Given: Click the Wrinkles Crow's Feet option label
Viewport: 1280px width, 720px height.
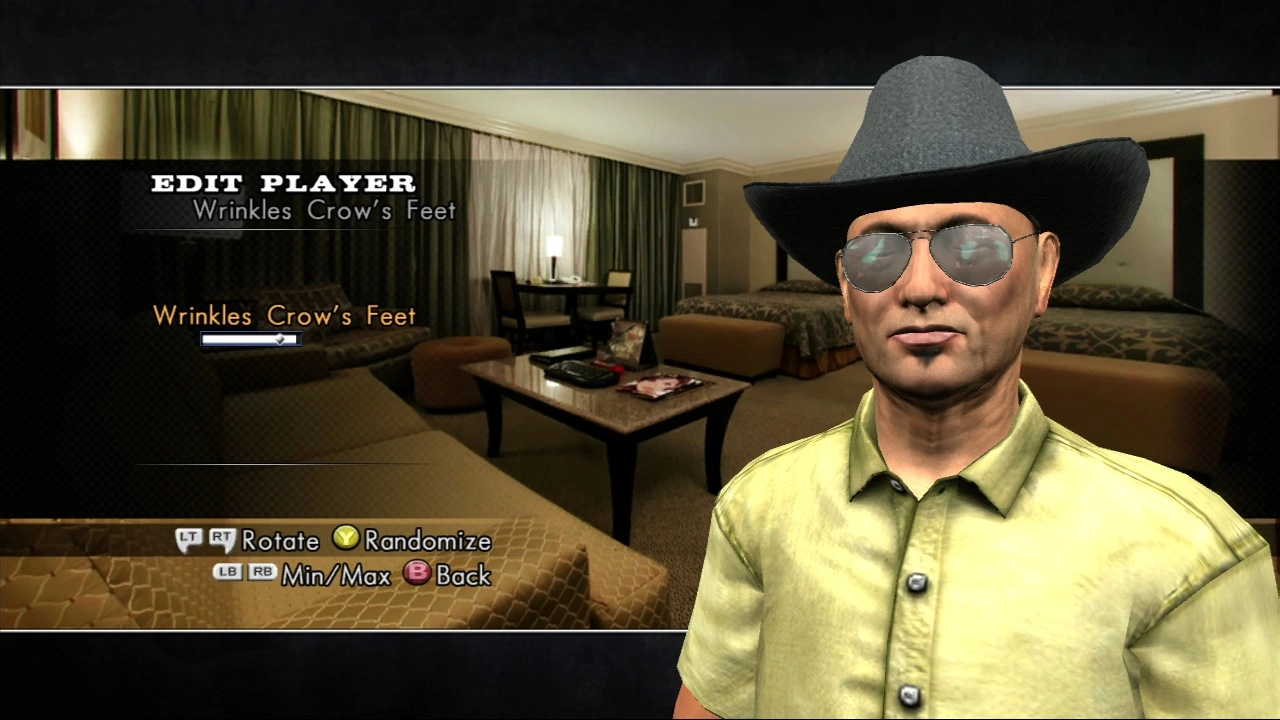Looking at the screenshot, I should tap(284, 316).
